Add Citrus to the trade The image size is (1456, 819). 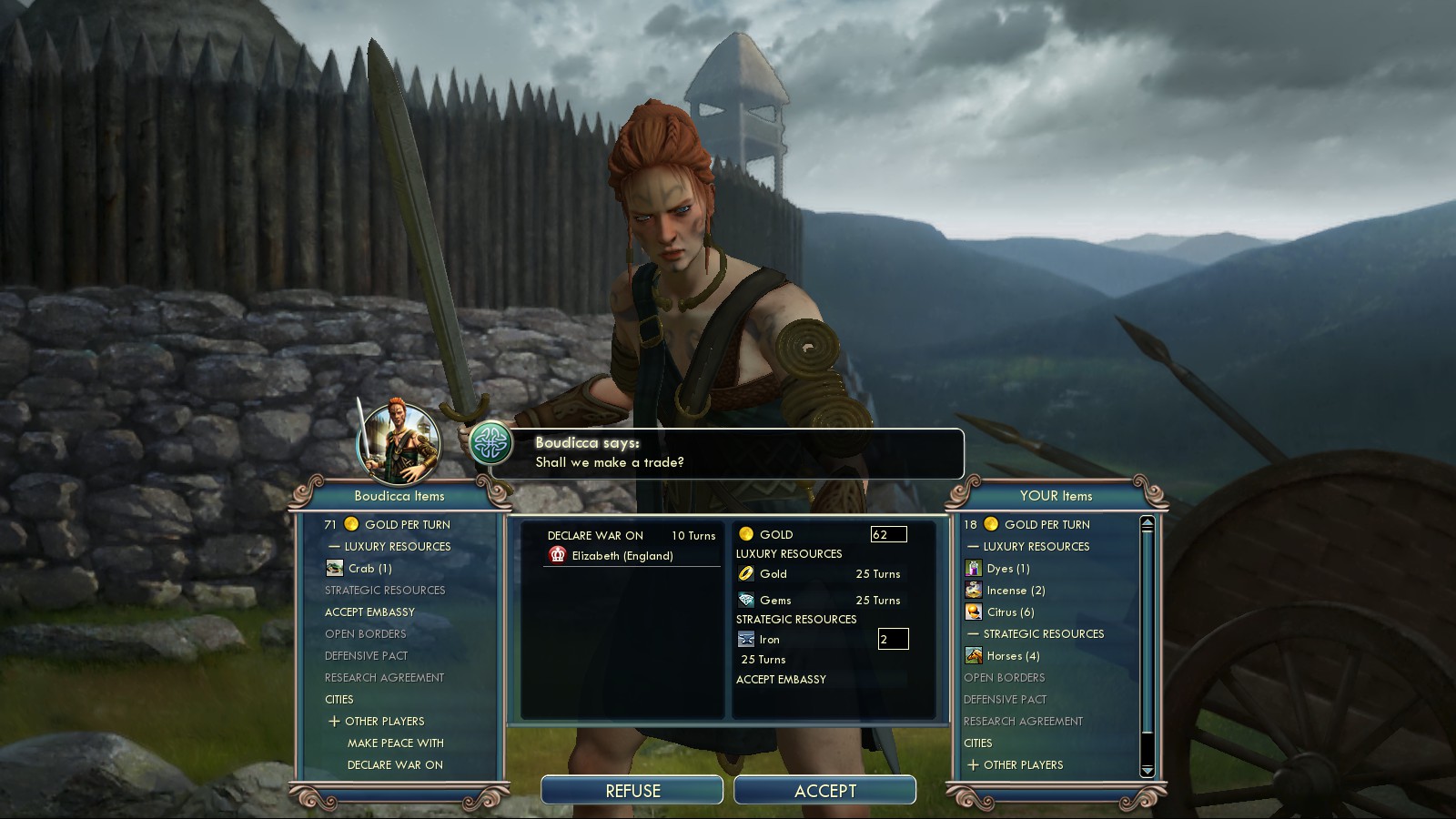1010,612
